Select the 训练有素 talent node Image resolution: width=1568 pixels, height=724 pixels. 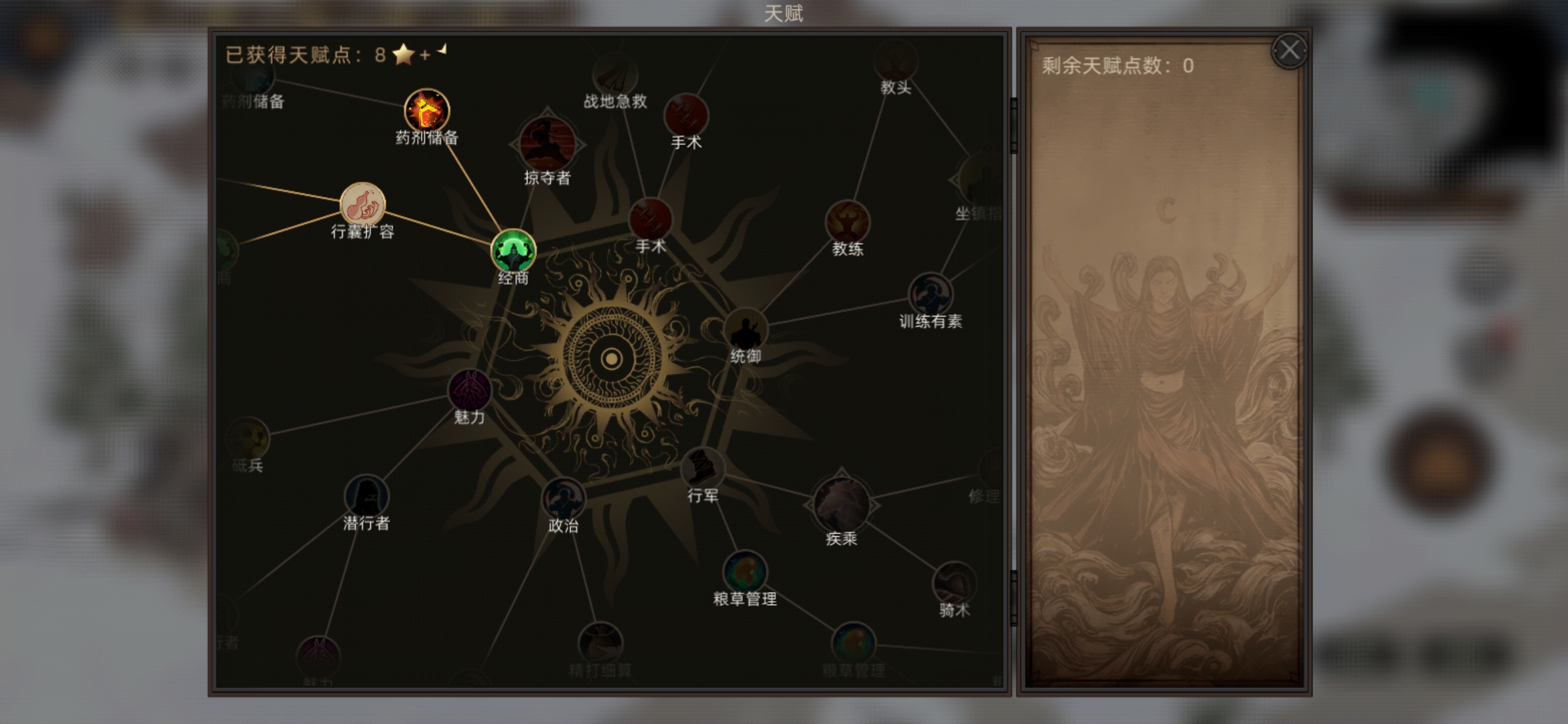[x=930, y=294]
